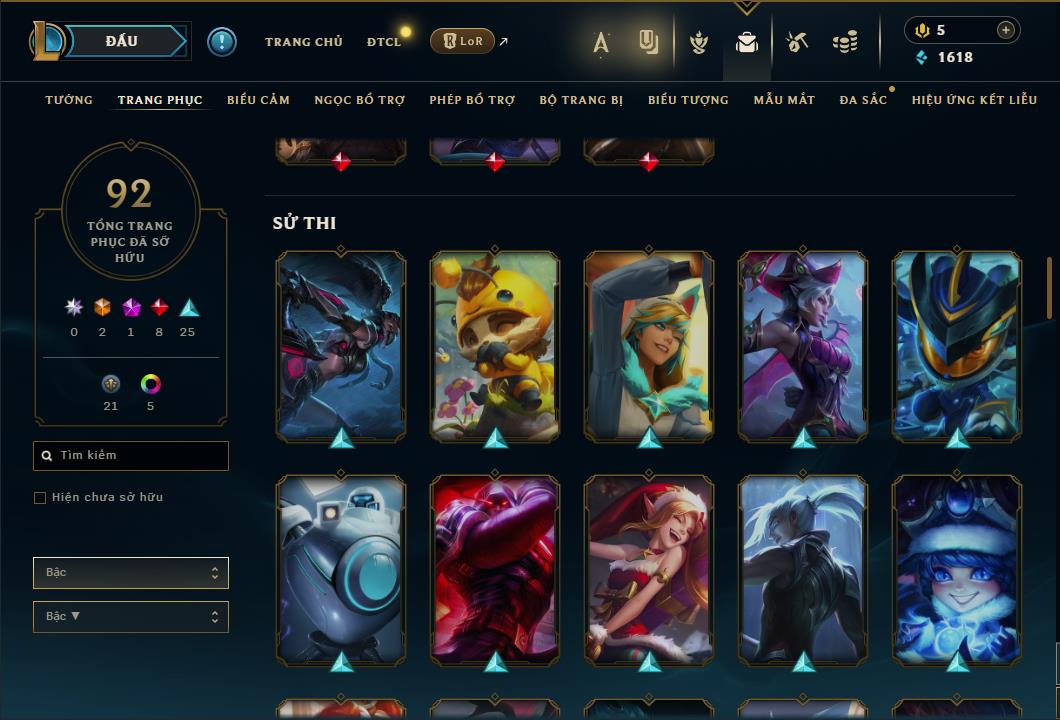The height and width of the screenshot is (720, 1060).
Task: Show the PHÉP BỔ TRỢ tab
Action: (x=472, y=100)
